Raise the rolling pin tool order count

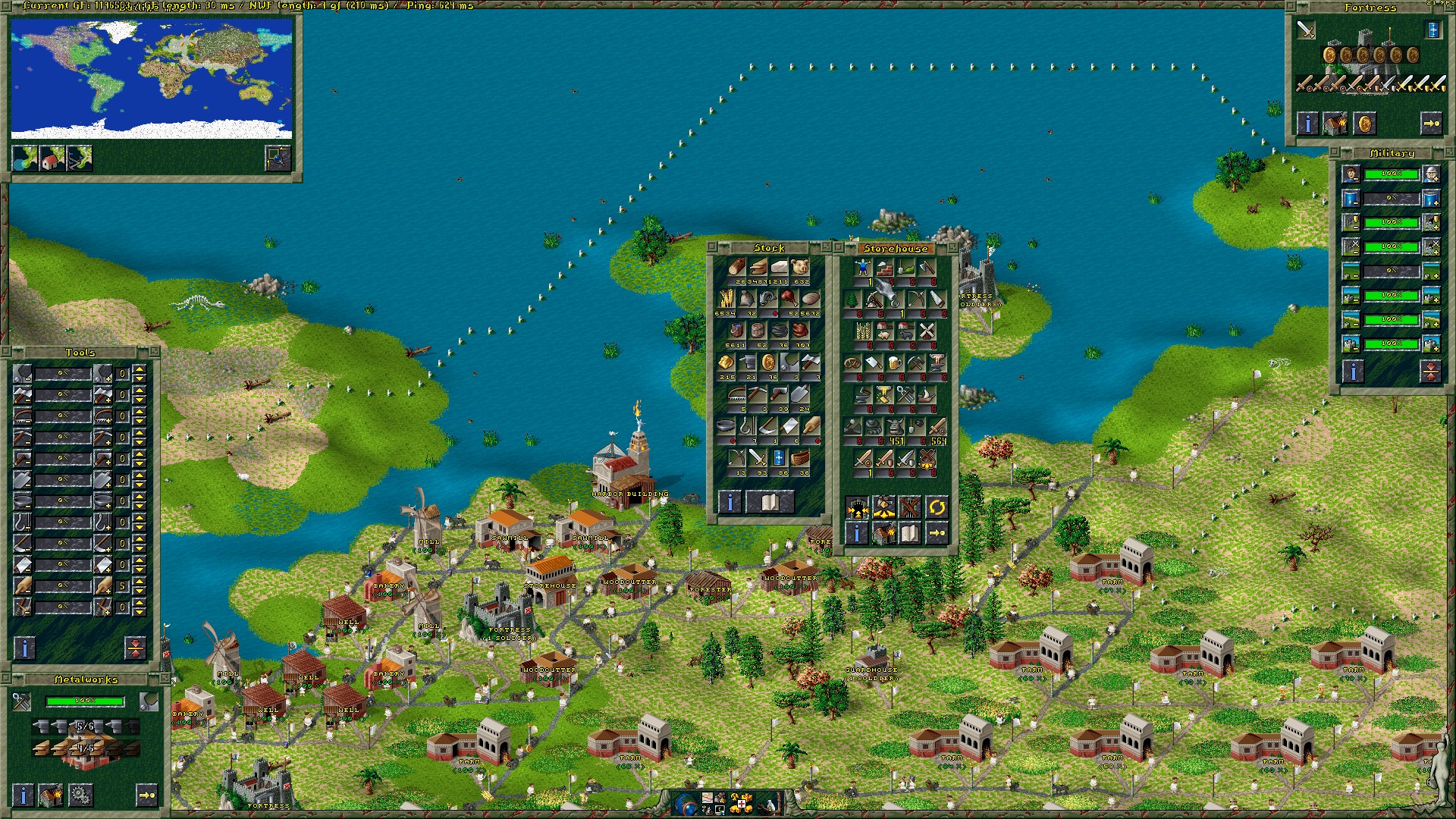tap(140, 581)
